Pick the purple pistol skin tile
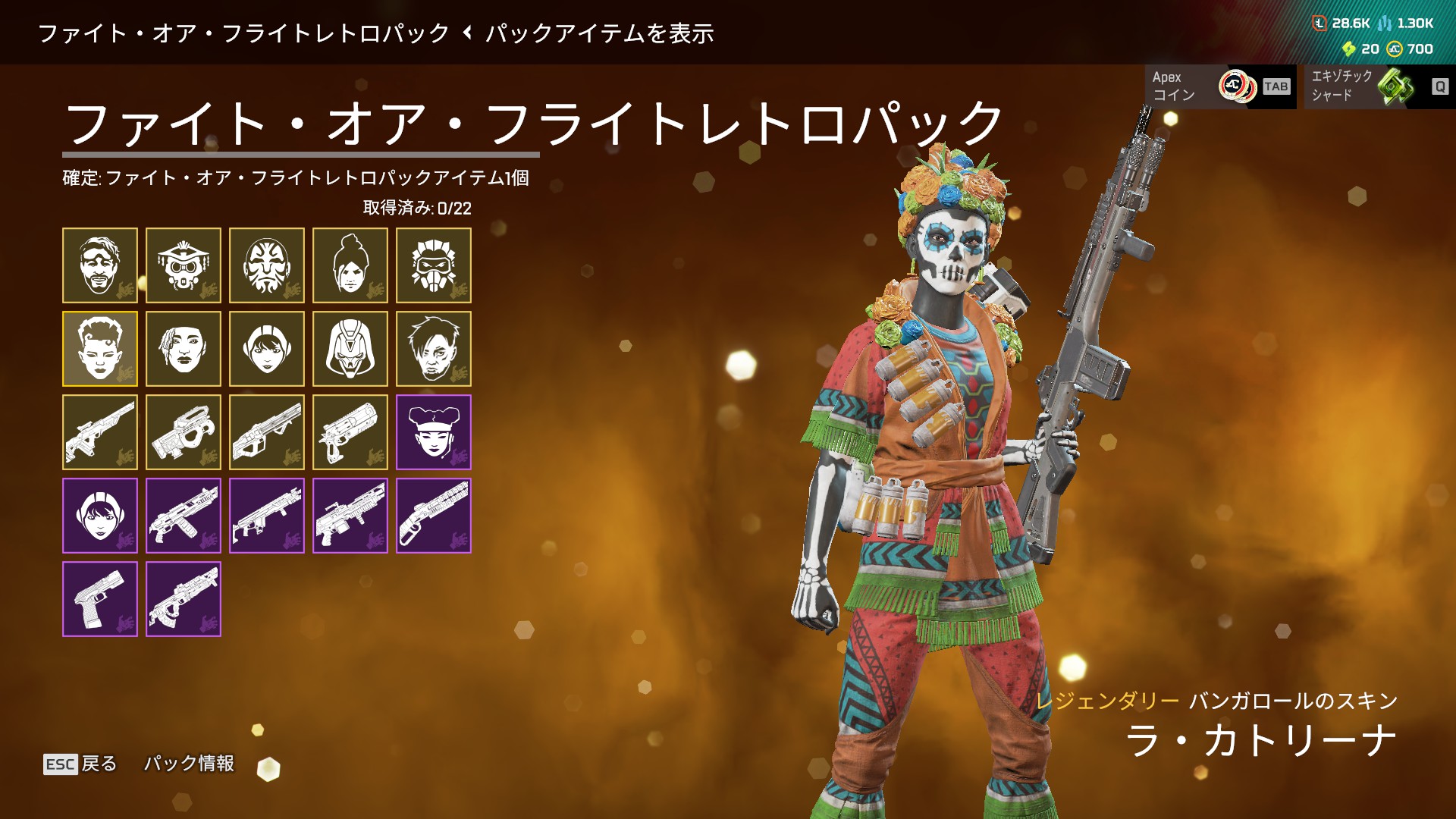1456x819 pixels. pyautogui.click(x=100, y=599)
